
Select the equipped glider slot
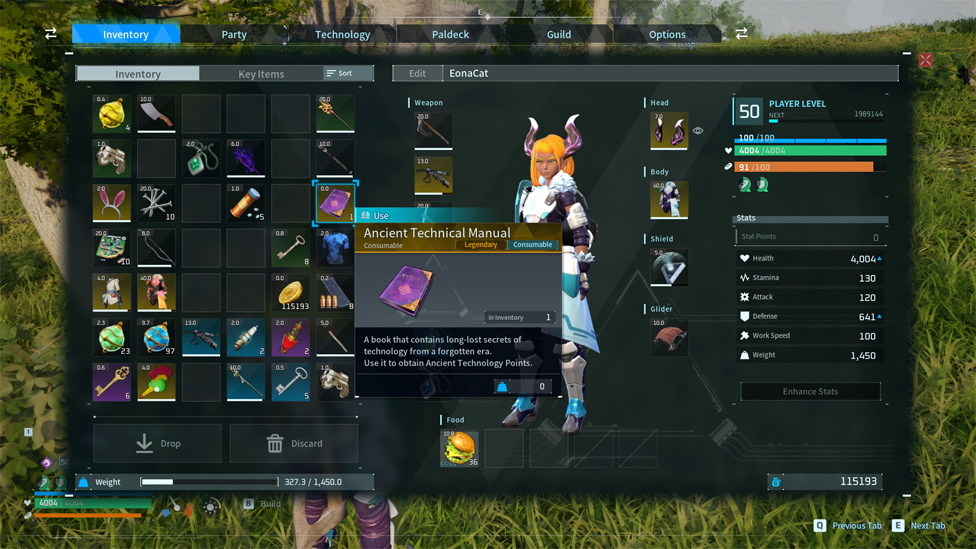tap(669, 337)
